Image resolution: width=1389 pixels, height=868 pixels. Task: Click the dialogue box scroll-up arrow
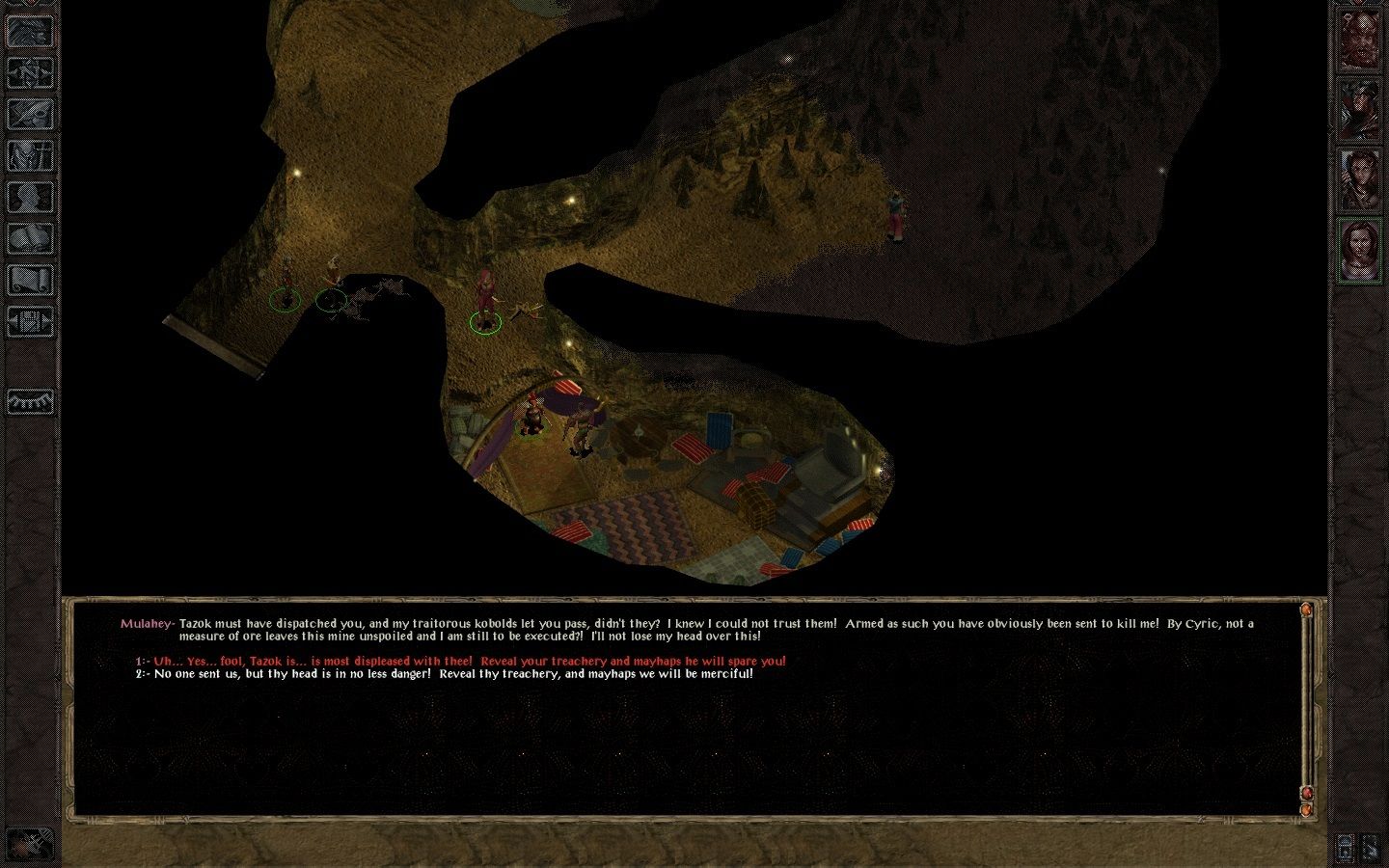1307,610
